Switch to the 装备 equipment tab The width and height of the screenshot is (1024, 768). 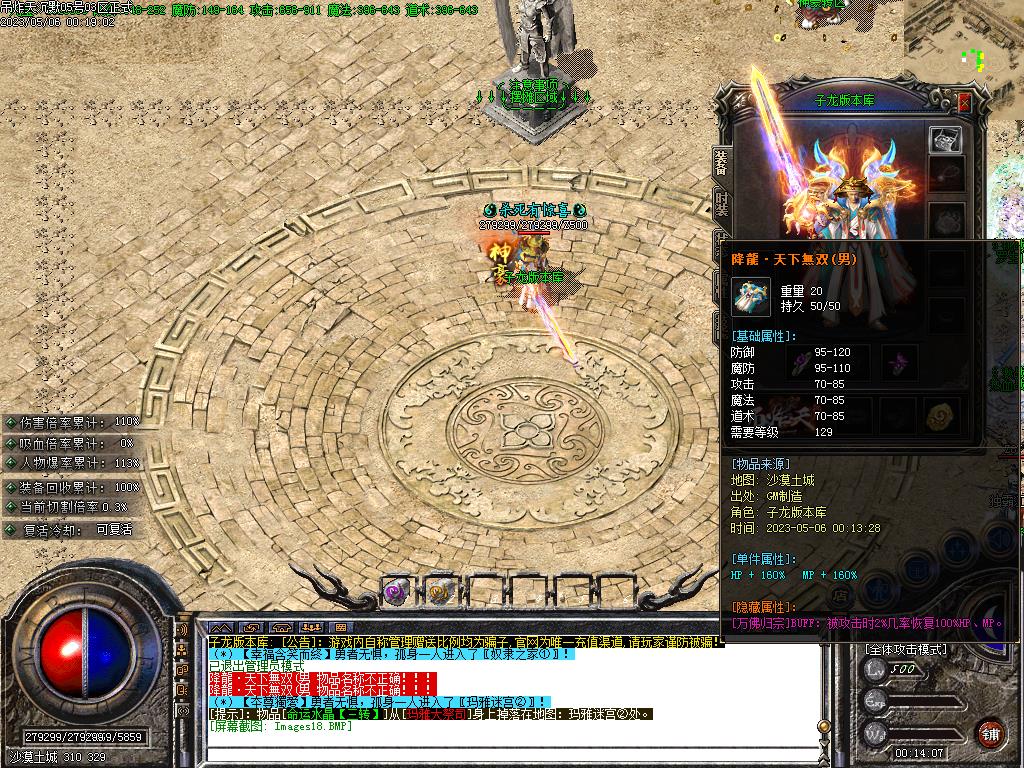click(720, 163)
